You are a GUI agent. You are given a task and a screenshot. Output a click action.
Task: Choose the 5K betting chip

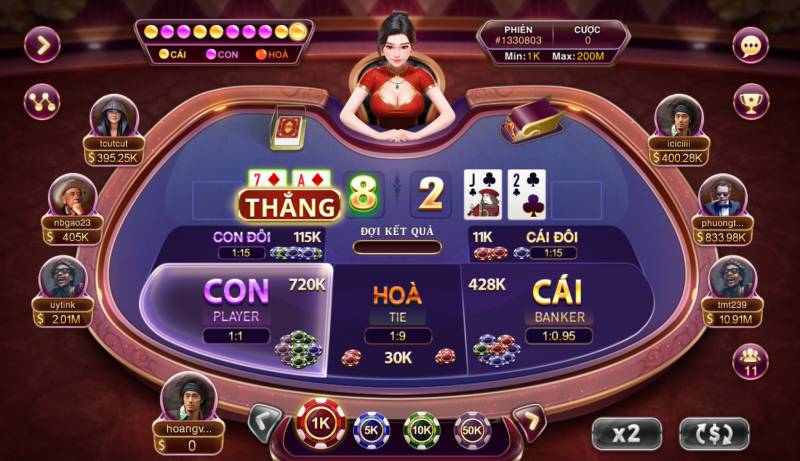[x=372, y=430]
